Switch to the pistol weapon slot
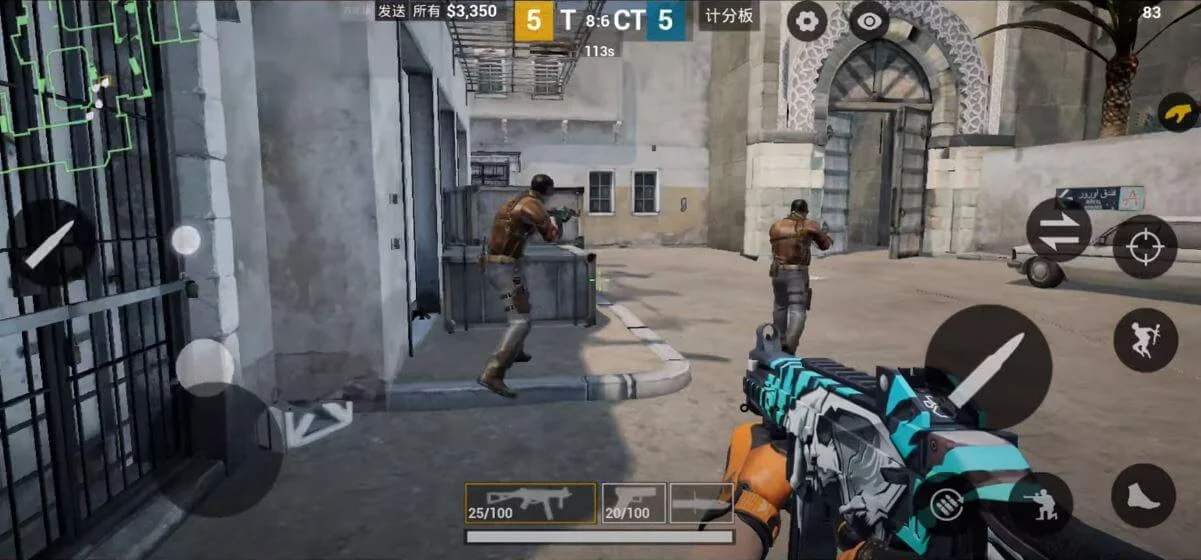This screenshot has width=1201, height=560. [634, 503]
